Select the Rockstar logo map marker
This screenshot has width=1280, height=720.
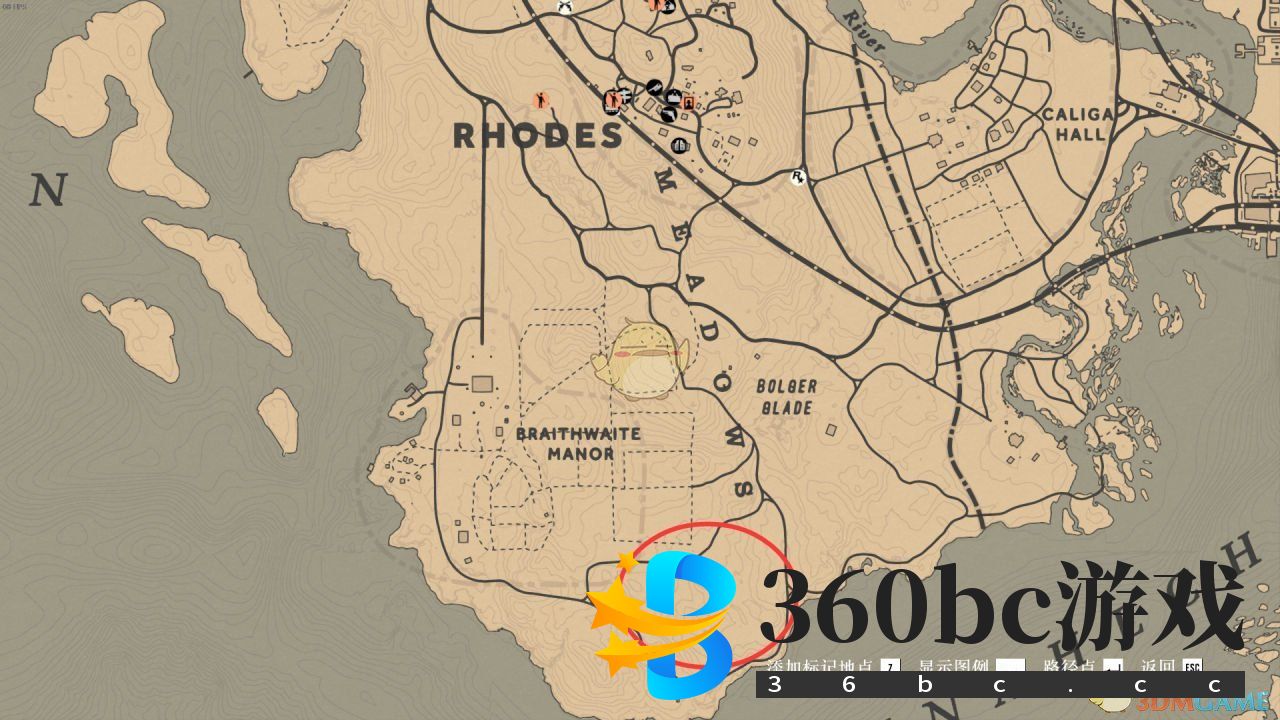coord(798,178)
